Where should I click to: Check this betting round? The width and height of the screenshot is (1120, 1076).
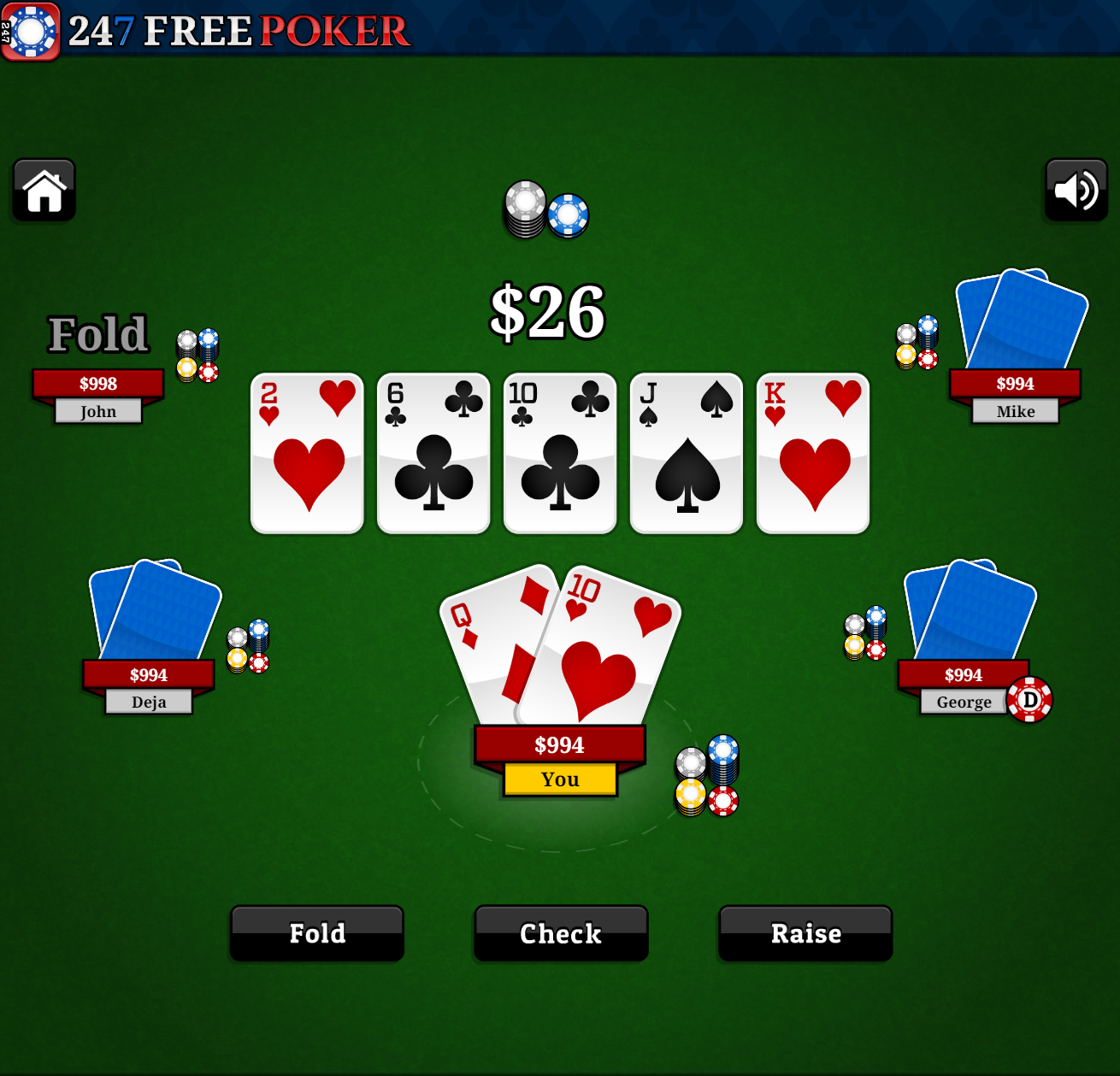click(x=561, y=933)
